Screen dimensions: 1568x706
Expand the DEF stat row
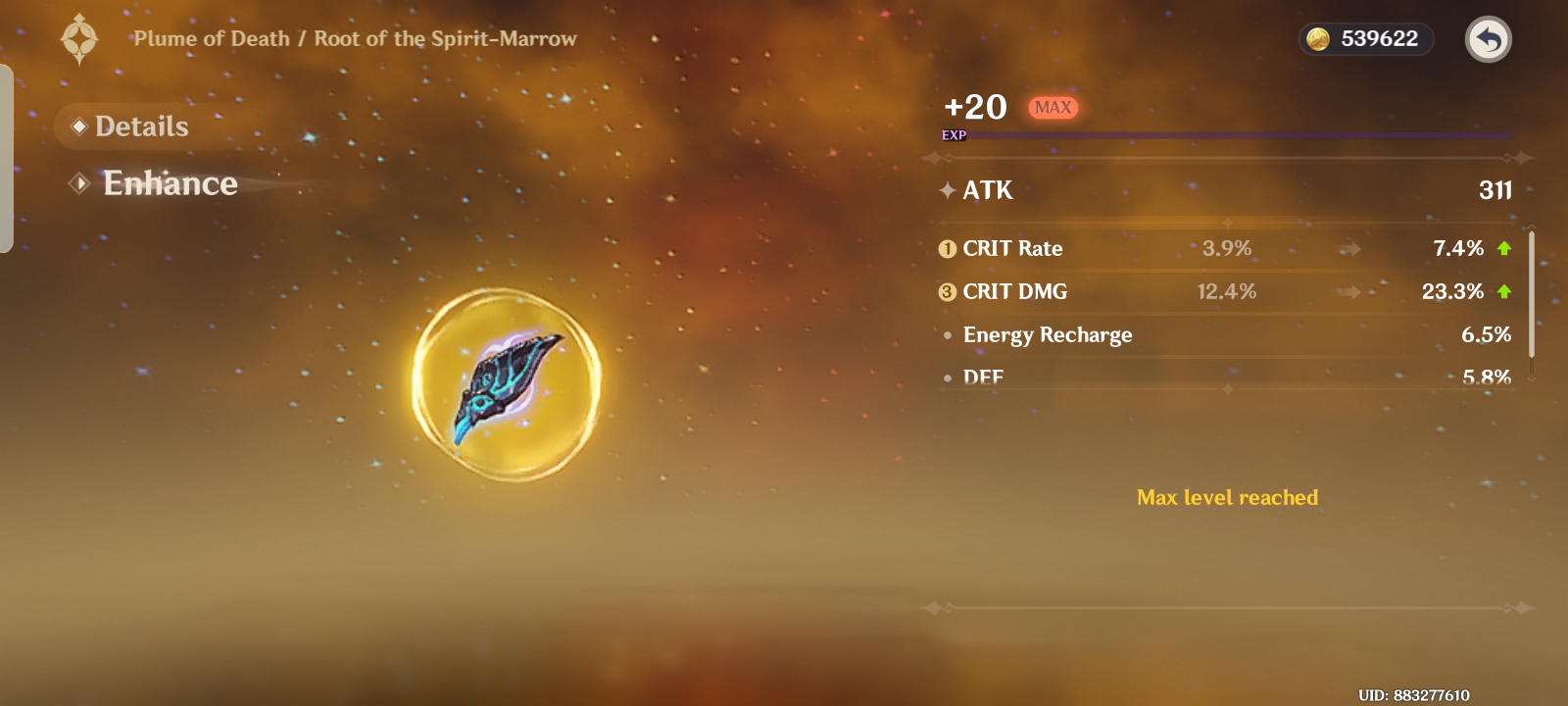pyautogui.click(x=984, y=378)
